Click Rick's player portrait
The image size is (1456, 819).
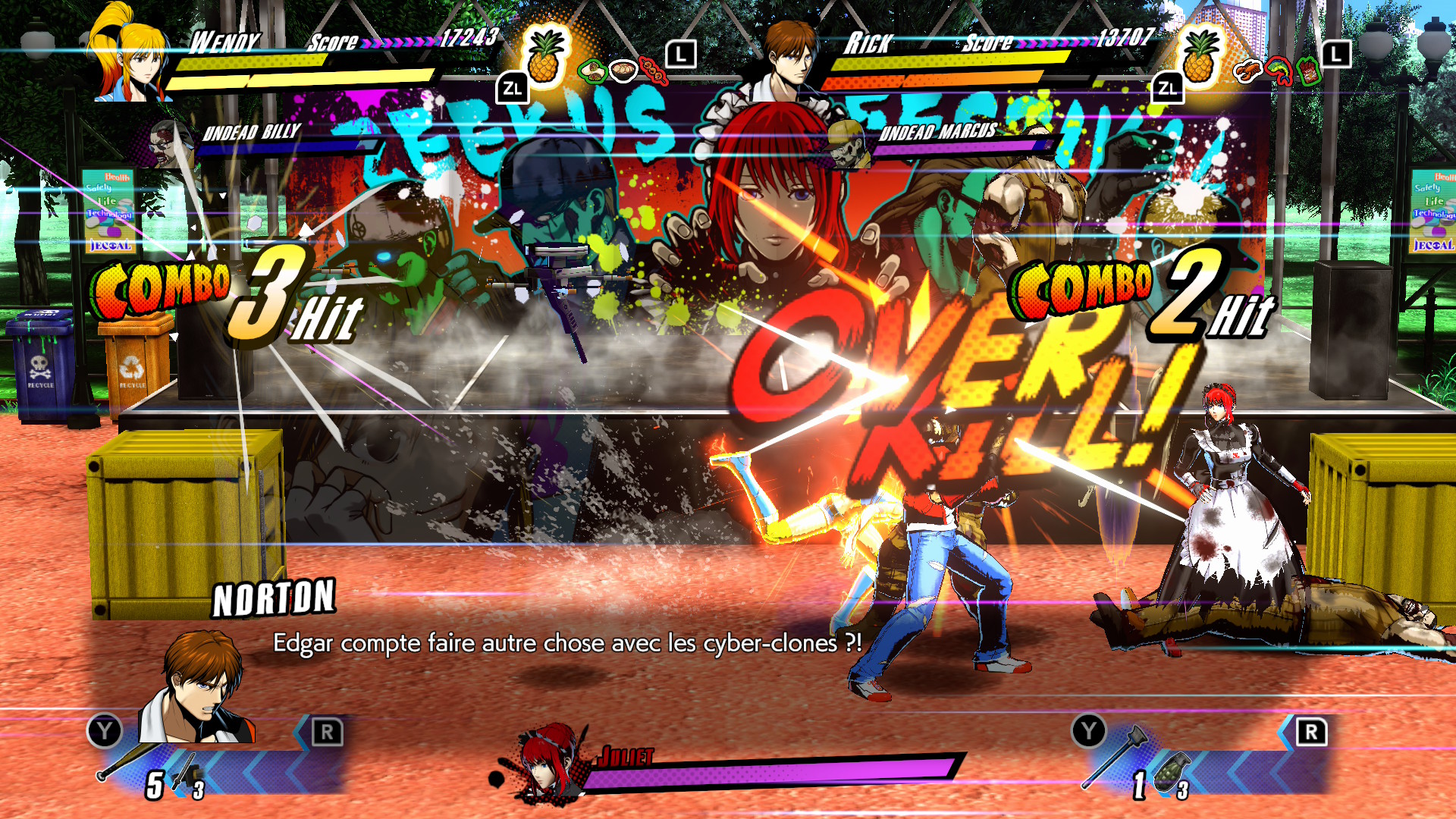click(786, 57)
